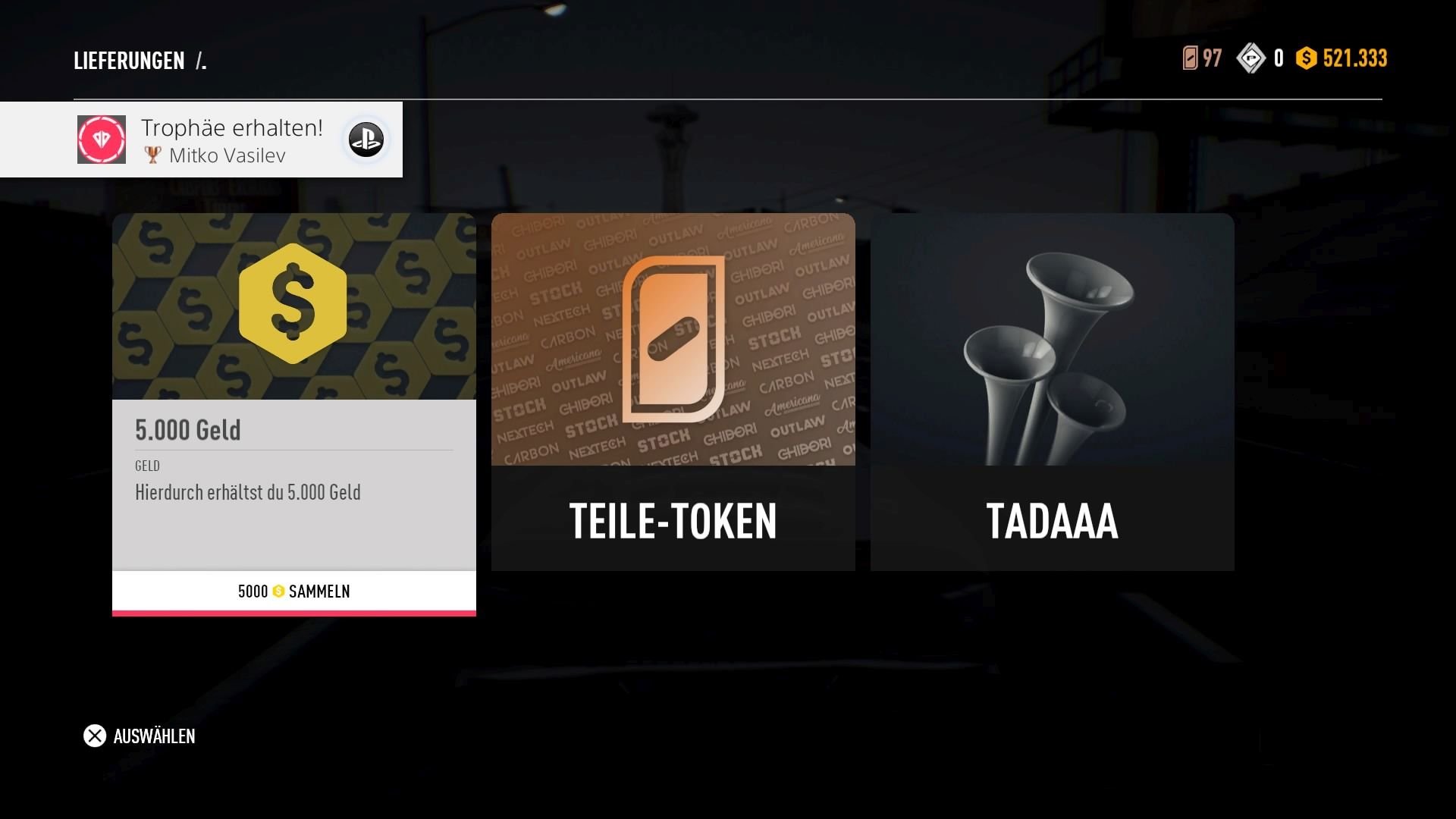Viewport: 1456px width, 819px height.
Task: Click the PlayStation logo in the notification
Action: click(366, 140)
